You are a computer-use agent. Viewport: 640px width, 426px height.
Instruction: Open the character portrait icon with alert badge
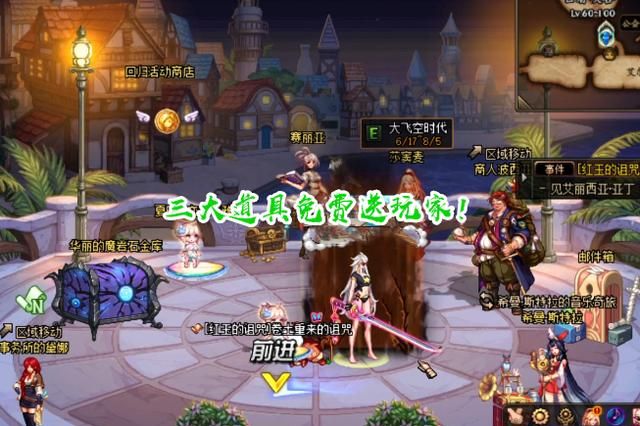pos(591,414)
